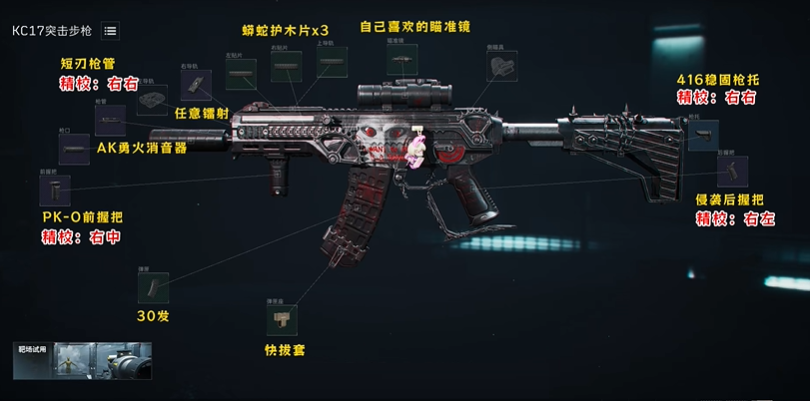Open the 前握把 foregrip attachment slot
Viewport: 810px width, 401px height.
[x=54, y=189]
